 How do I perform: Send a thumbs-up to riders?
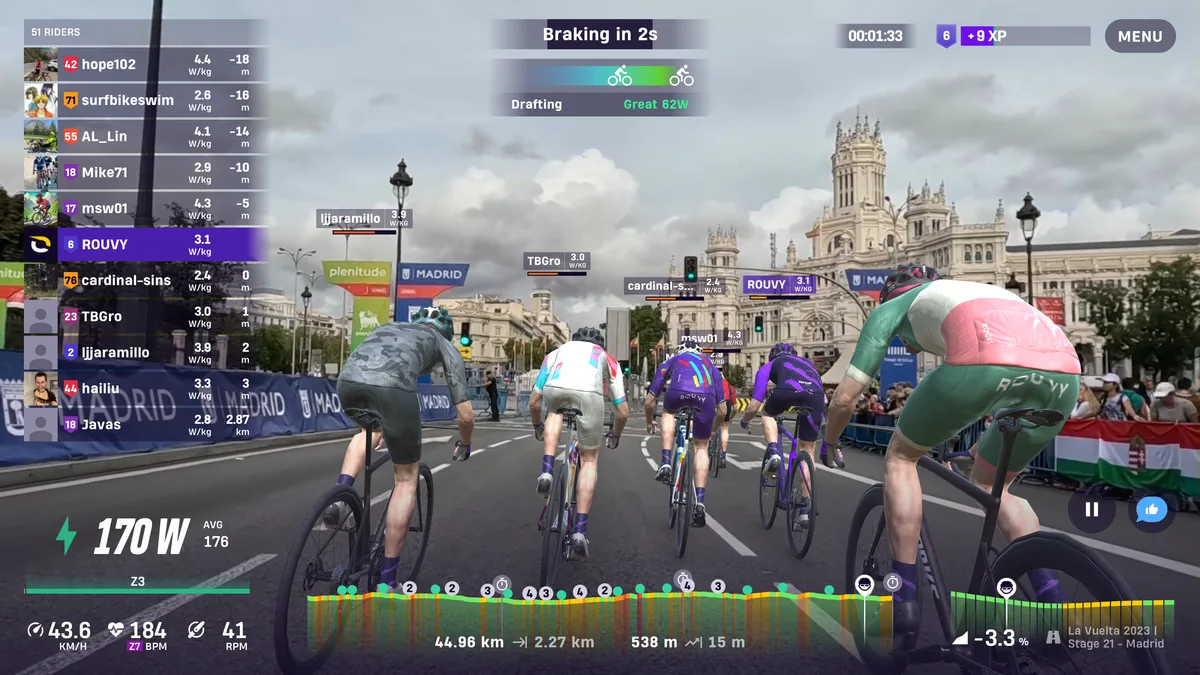(x=1151, y=510)
